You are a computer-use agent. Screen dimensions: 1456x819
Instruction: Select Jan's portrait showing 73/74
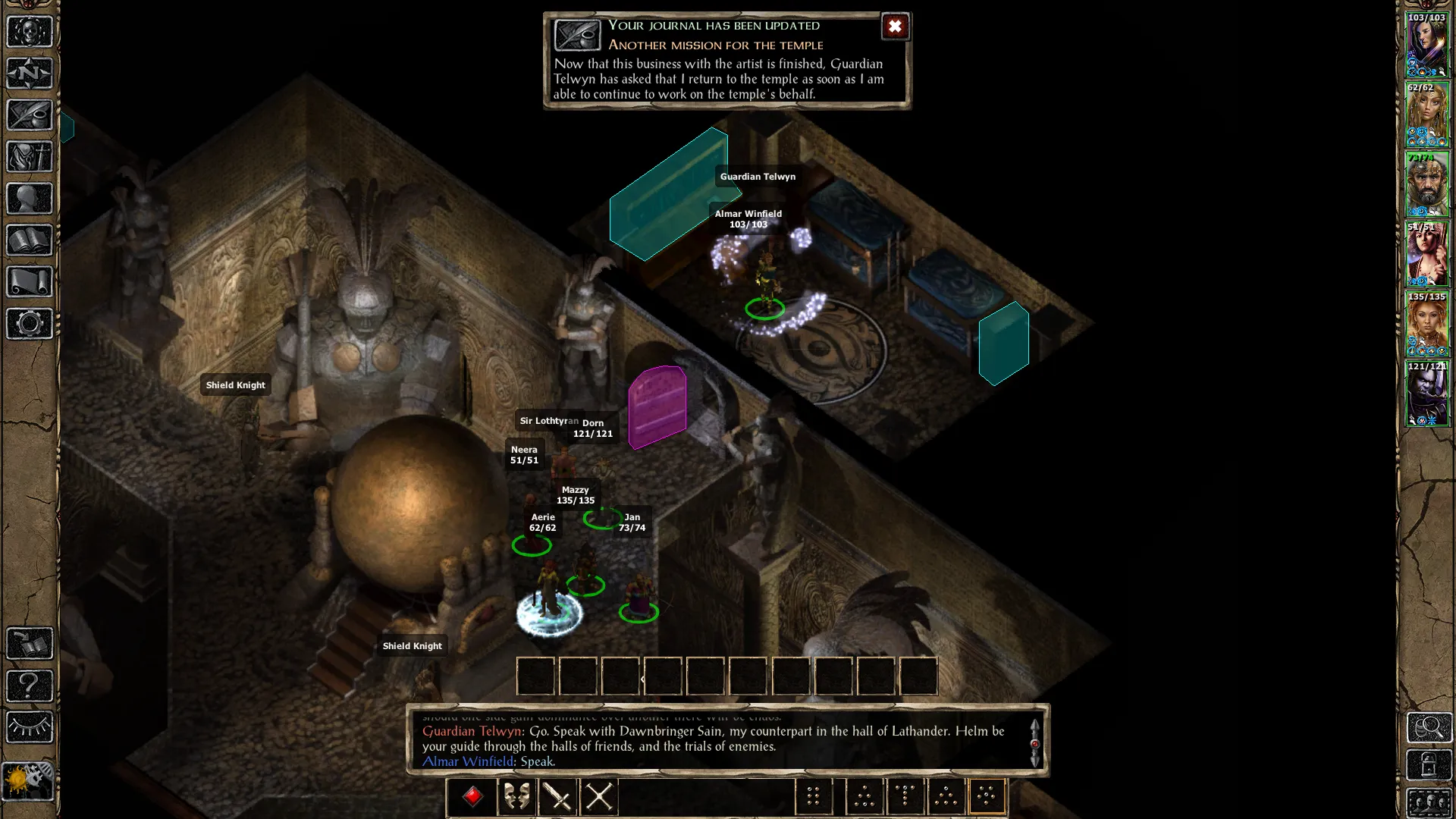[x=1427, y=184]
